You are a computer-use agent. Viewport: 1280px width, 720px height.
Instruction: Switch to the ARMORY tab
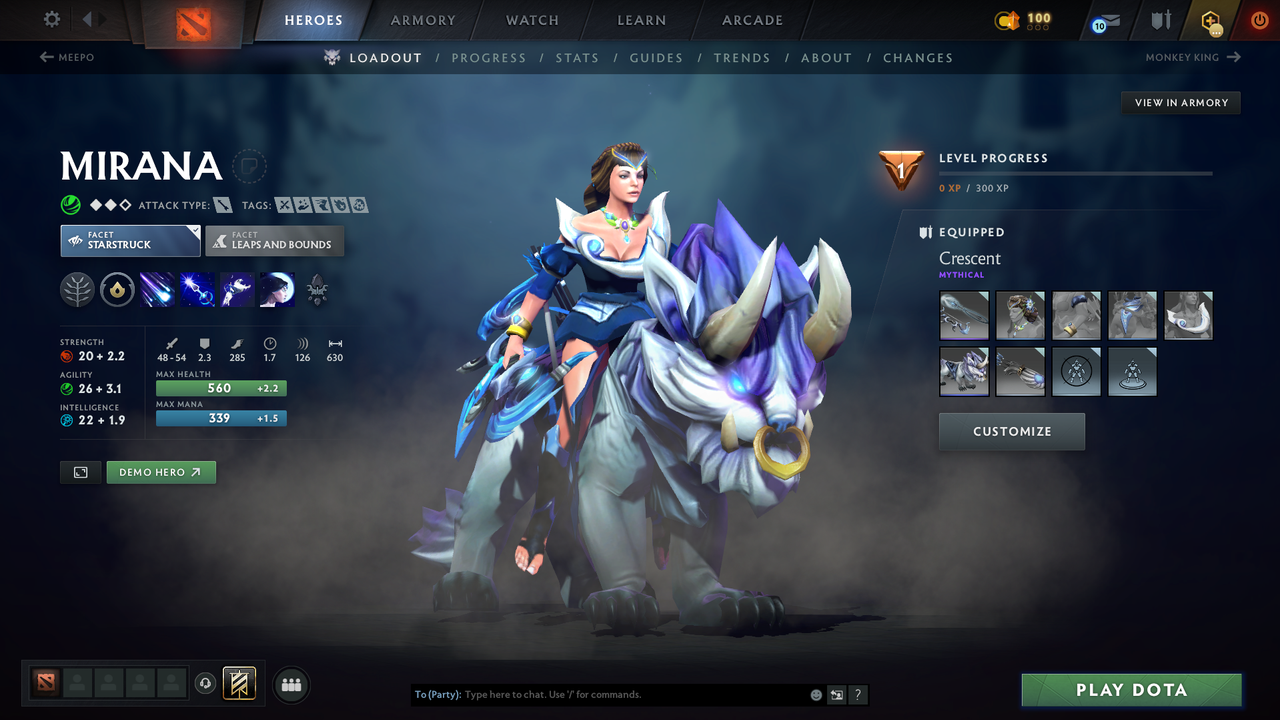coord(422,20)
